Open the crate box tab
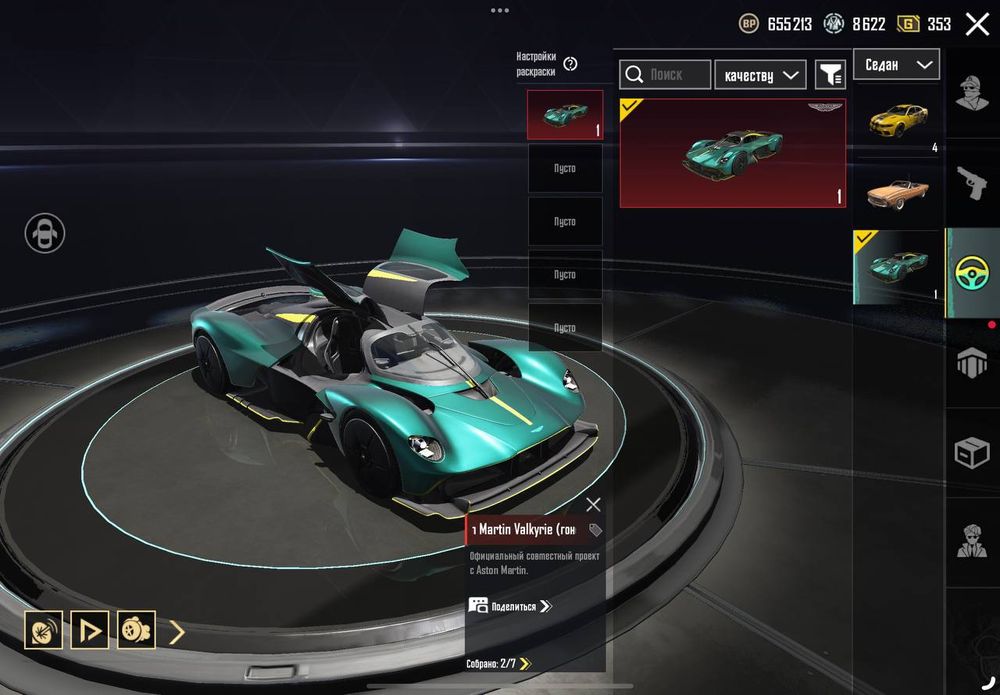 point(972,455)
